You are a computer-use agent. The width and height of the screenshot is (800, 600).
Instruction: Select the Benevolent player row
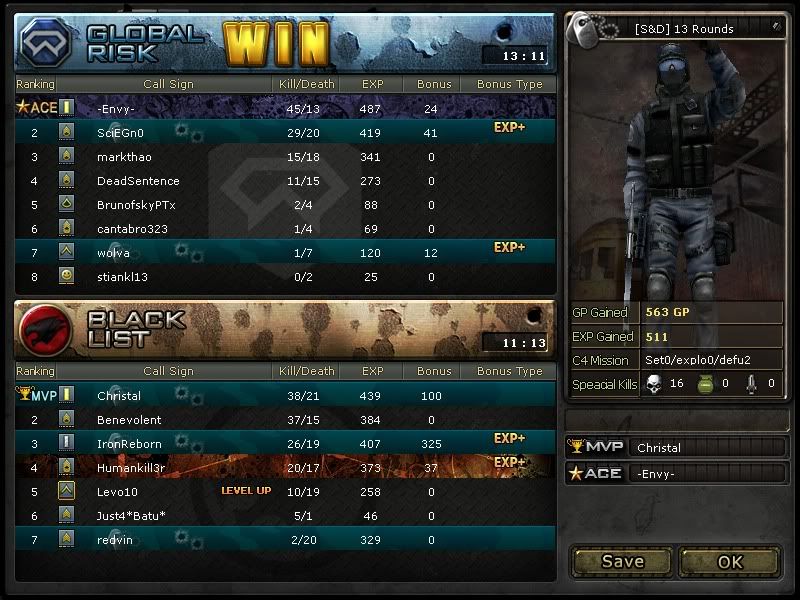(x=285, y=420)
